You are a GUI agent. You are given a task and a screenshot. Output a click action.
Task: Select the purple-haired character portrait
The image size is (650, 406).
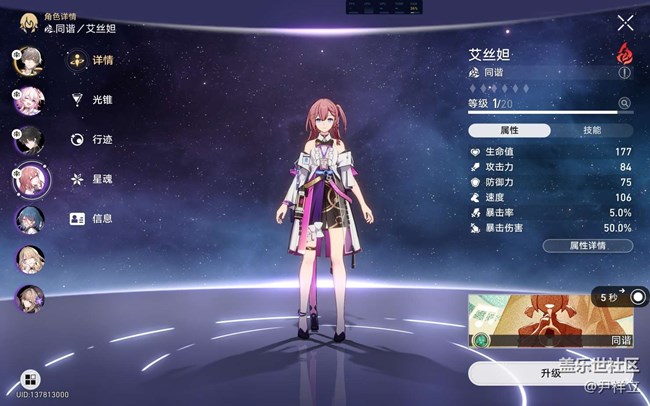(28, 297)
